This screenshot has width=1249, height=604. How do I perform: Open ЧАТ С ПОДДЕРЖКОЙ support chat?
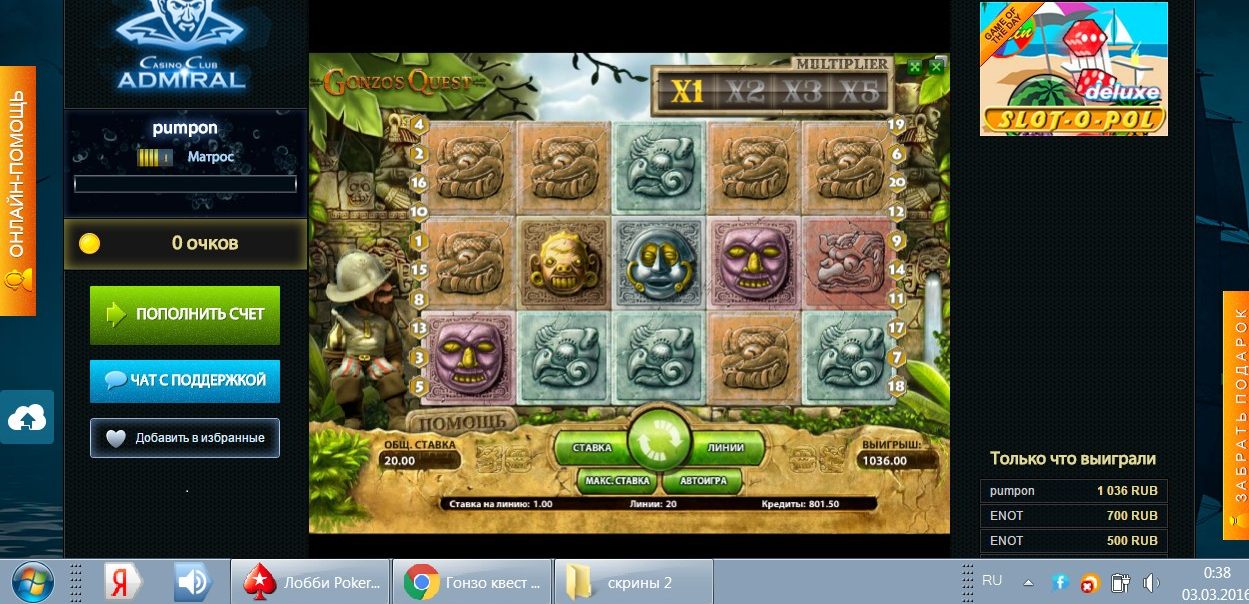pyautogui.click(x=185, y=380)
